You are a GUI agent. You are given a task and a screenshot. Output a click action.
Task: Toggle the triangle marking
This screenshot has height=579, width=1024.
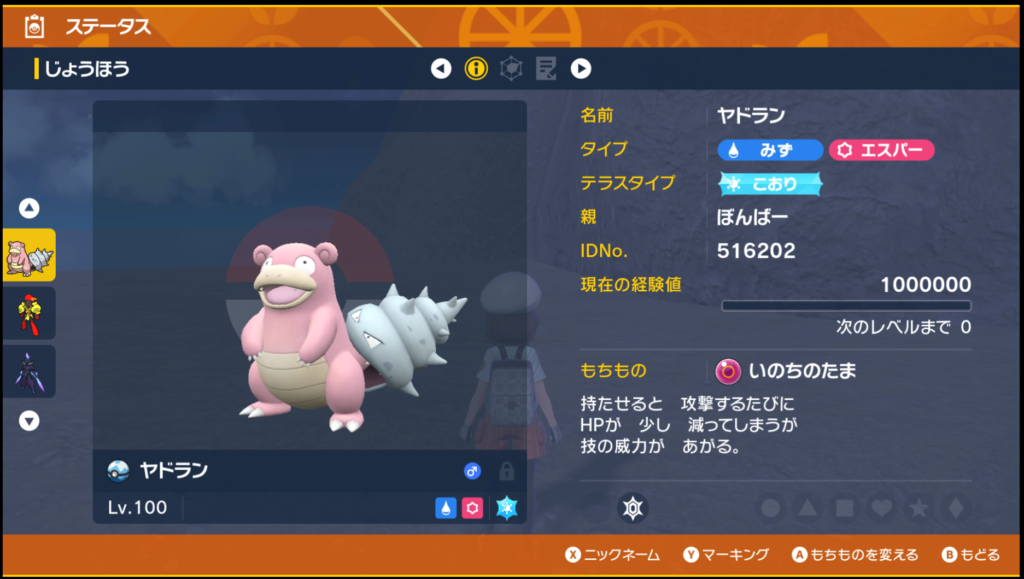pyautogui.click(x=808, y=508)
